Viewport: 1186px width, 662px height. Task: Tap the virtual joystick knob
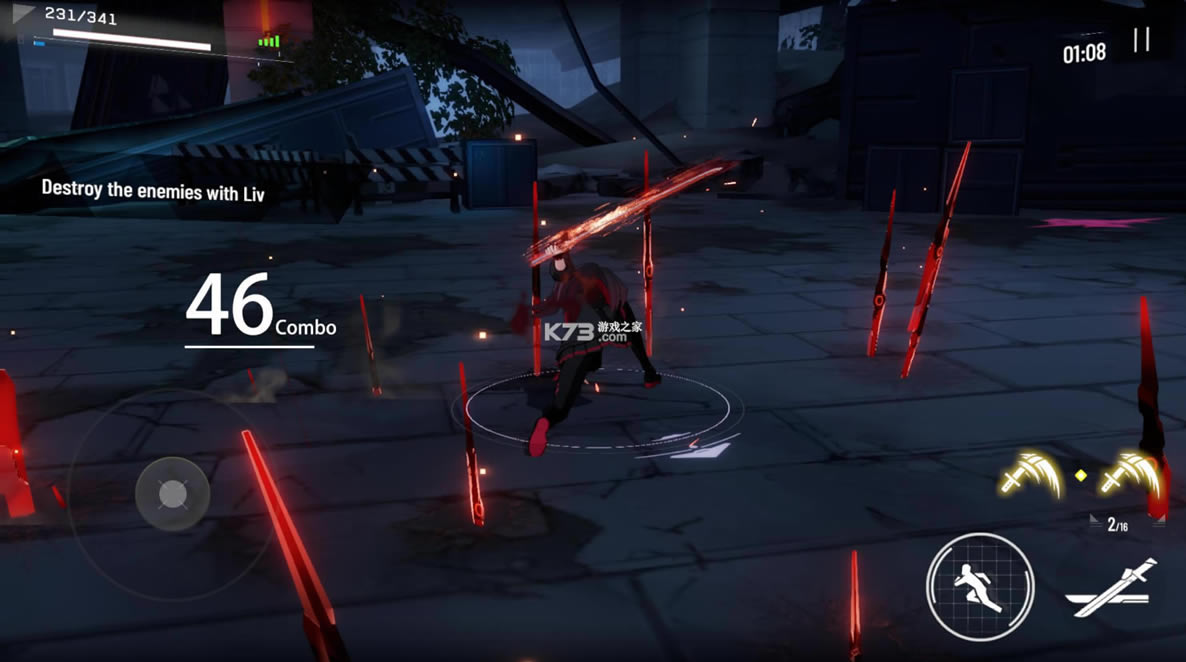point(173,494)
